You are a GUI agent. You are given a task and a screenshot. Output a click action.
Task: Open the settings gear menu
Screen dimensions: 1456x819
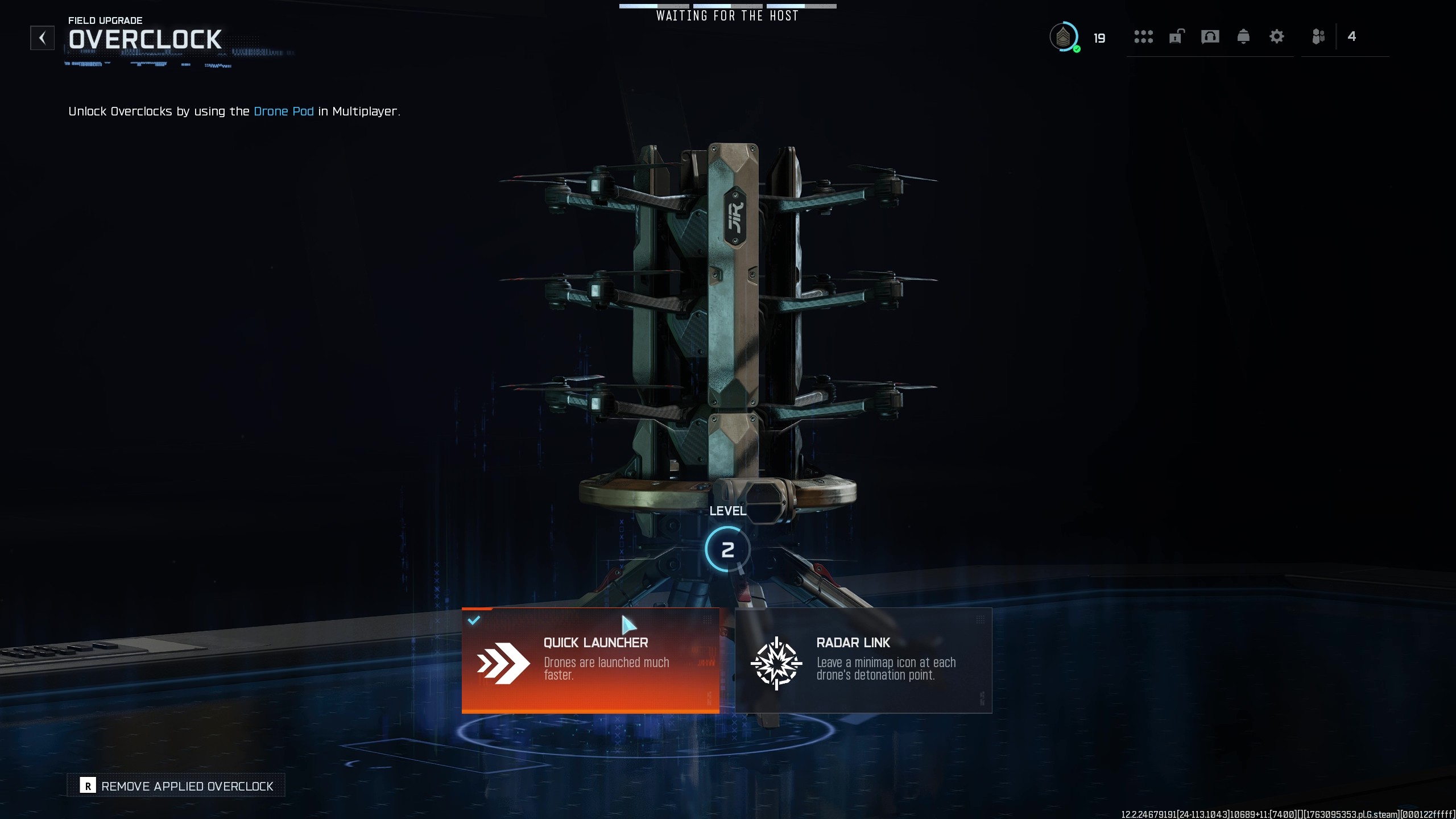click(1277, 36)
